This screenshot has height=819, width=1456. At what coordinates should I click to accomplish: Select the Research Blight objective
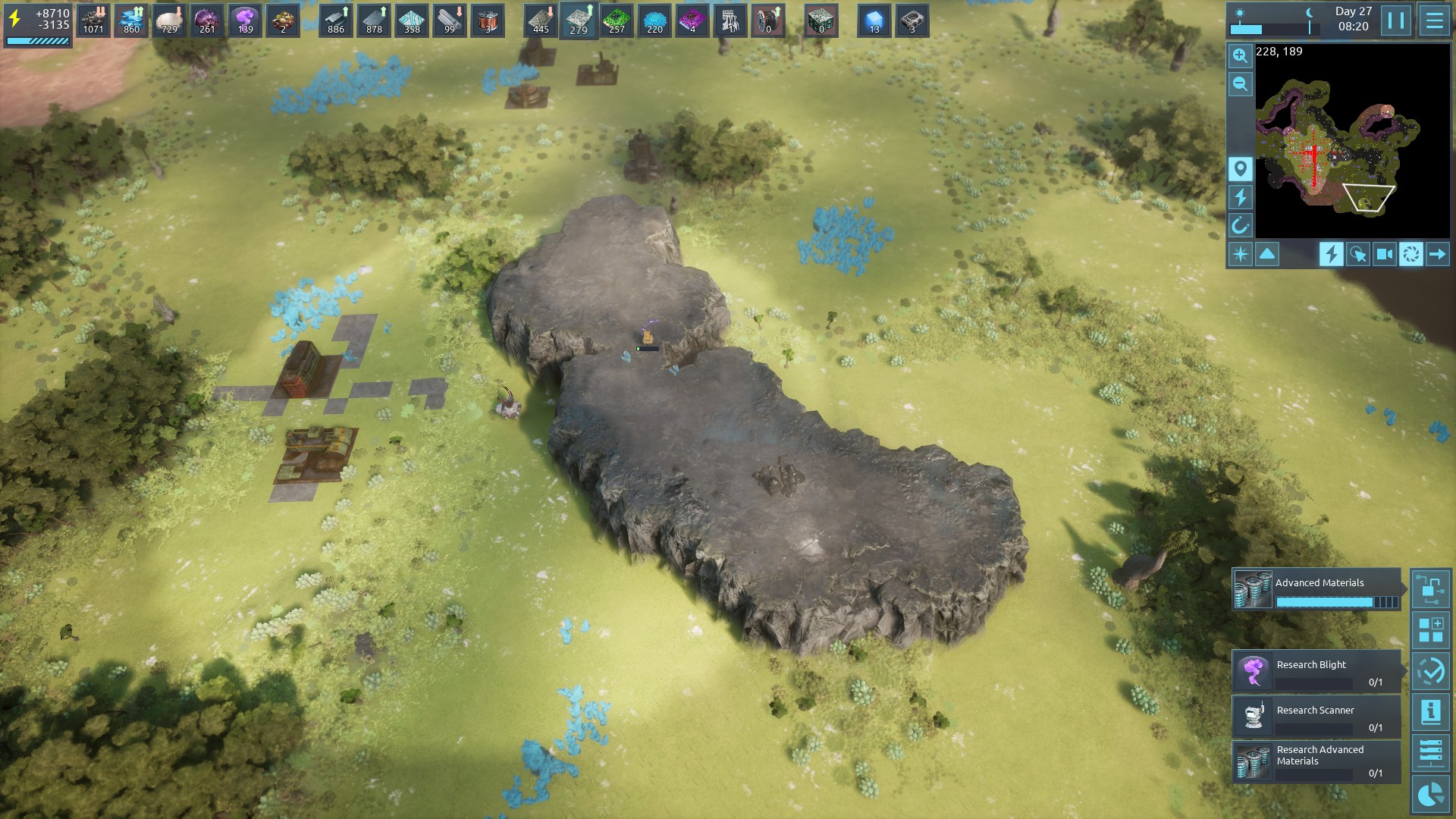tap(1316, 671)
